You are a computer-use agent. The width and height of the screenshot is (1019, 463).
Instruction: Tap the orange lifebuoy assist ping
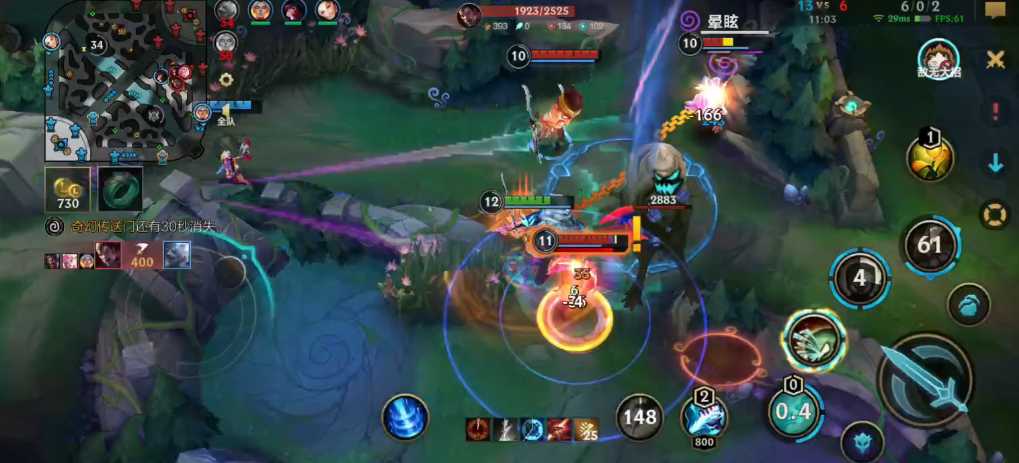point(994,214)
